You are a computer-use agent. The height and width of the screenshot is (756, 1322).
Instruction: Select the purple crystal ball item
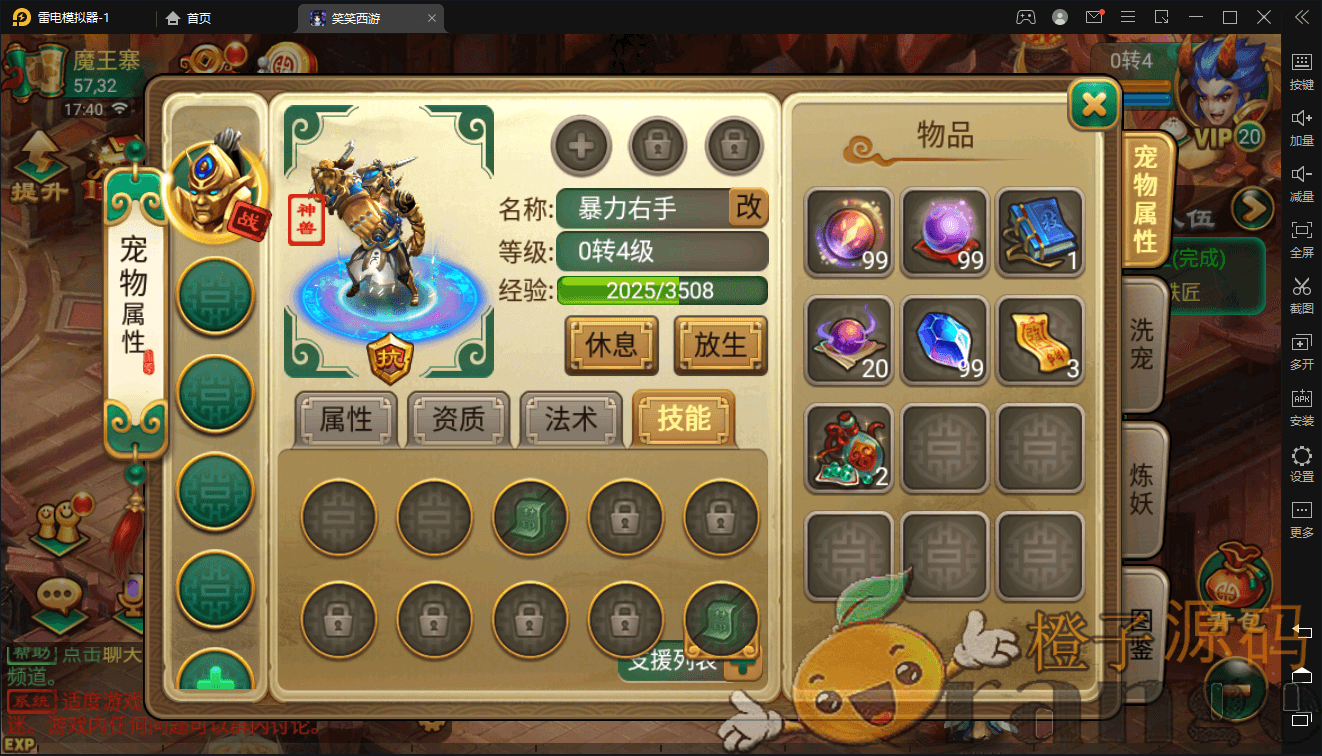(x=944, y=232)
